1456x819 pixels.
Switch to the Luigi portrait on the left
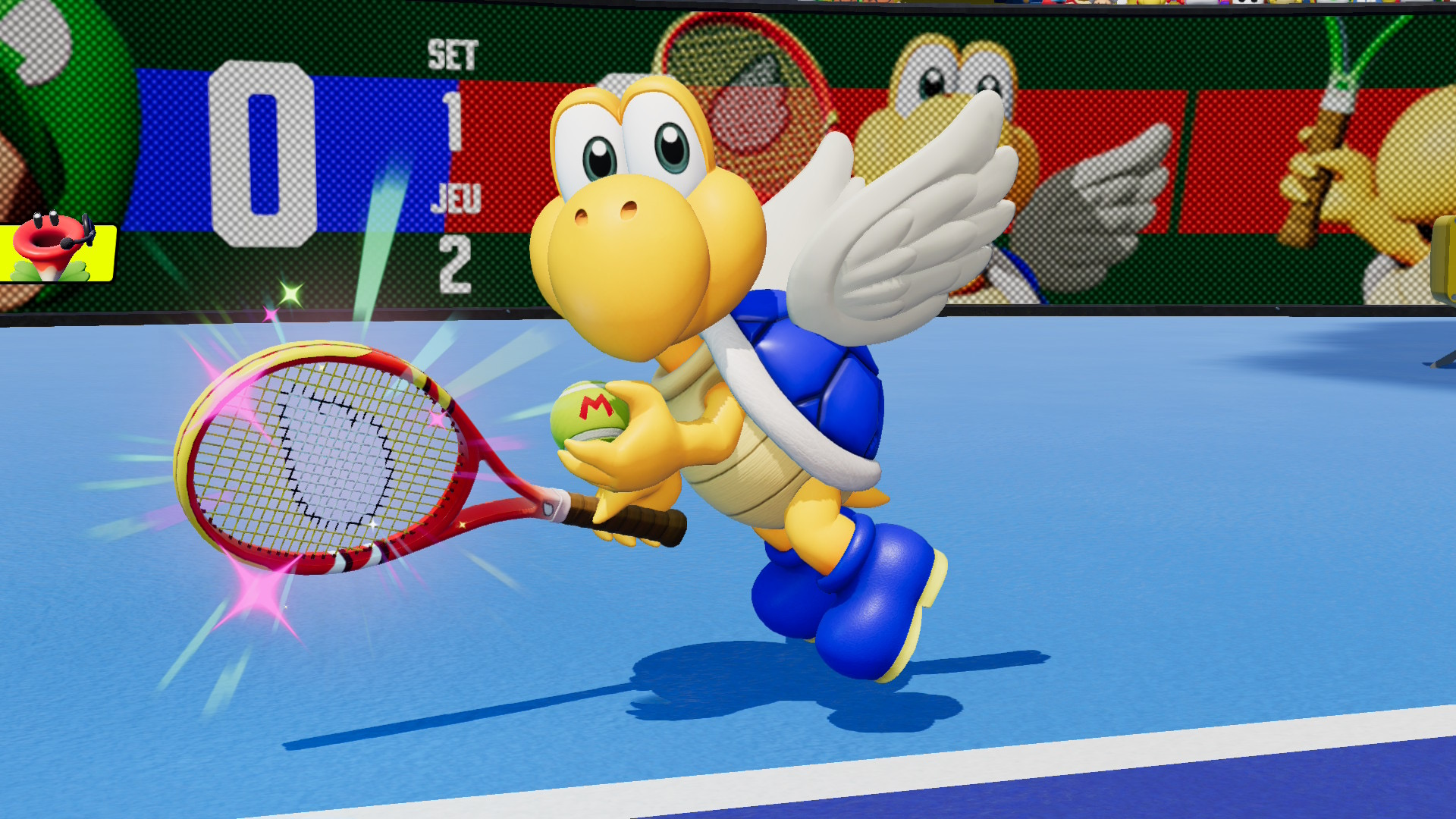pyautogui.click(x=45, y=61)
